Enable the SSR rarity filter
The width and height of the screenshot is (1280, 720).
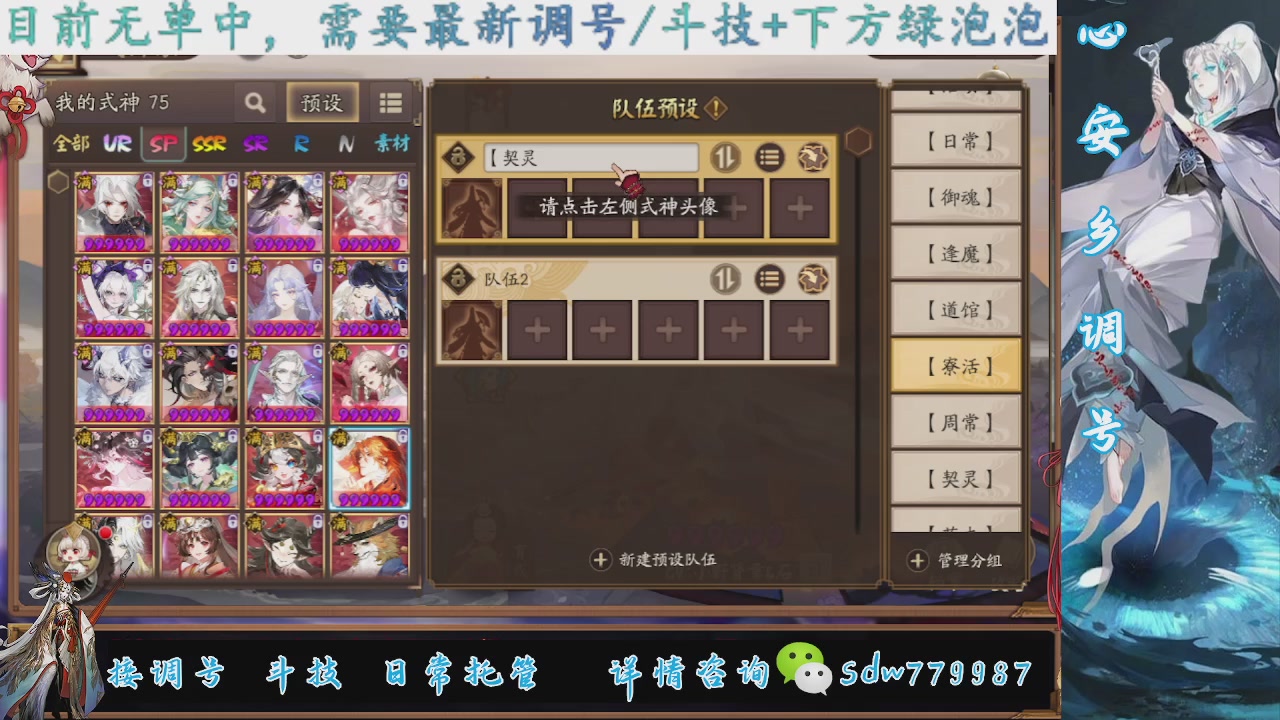213,144
